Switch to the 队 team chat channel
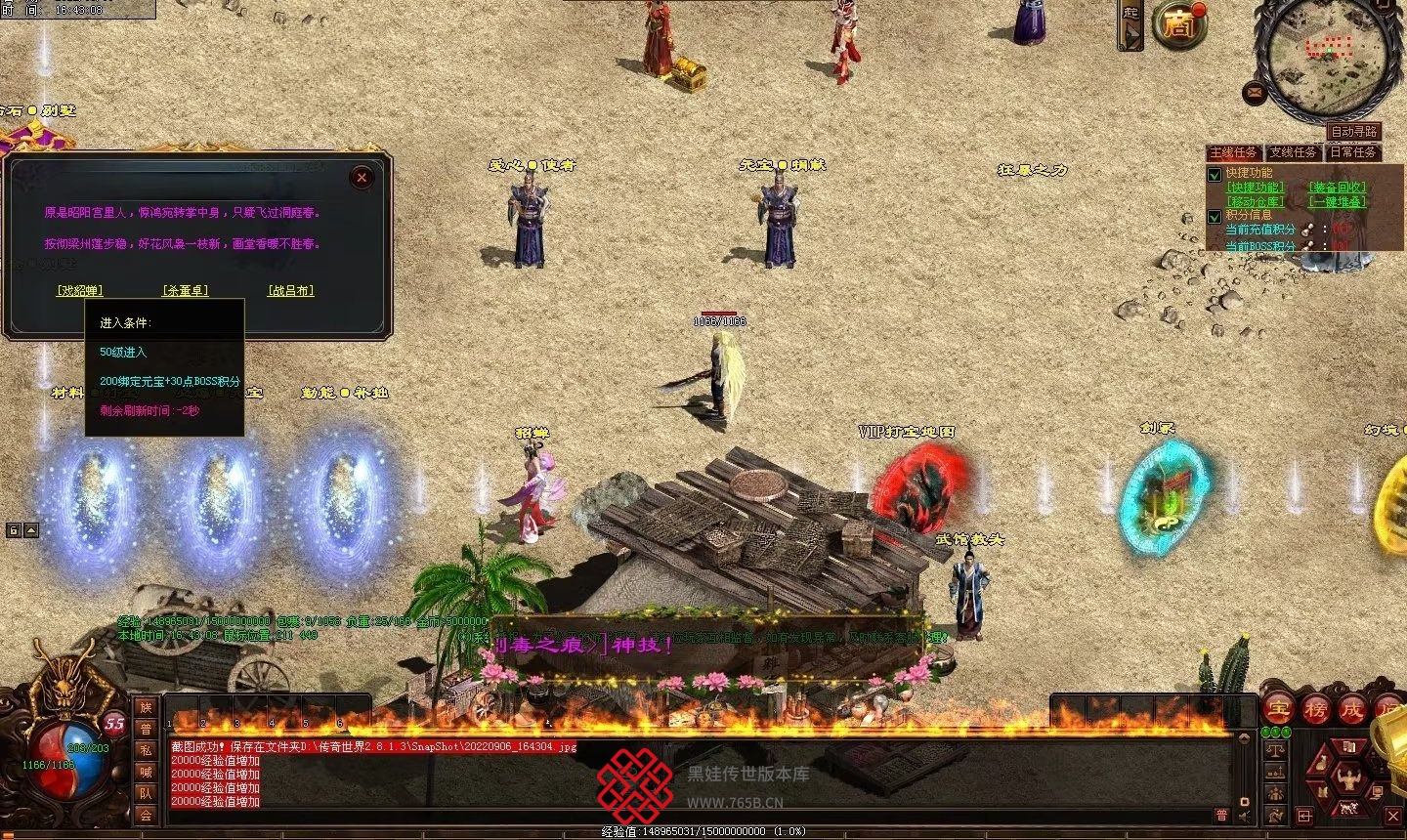 point(146,793)
